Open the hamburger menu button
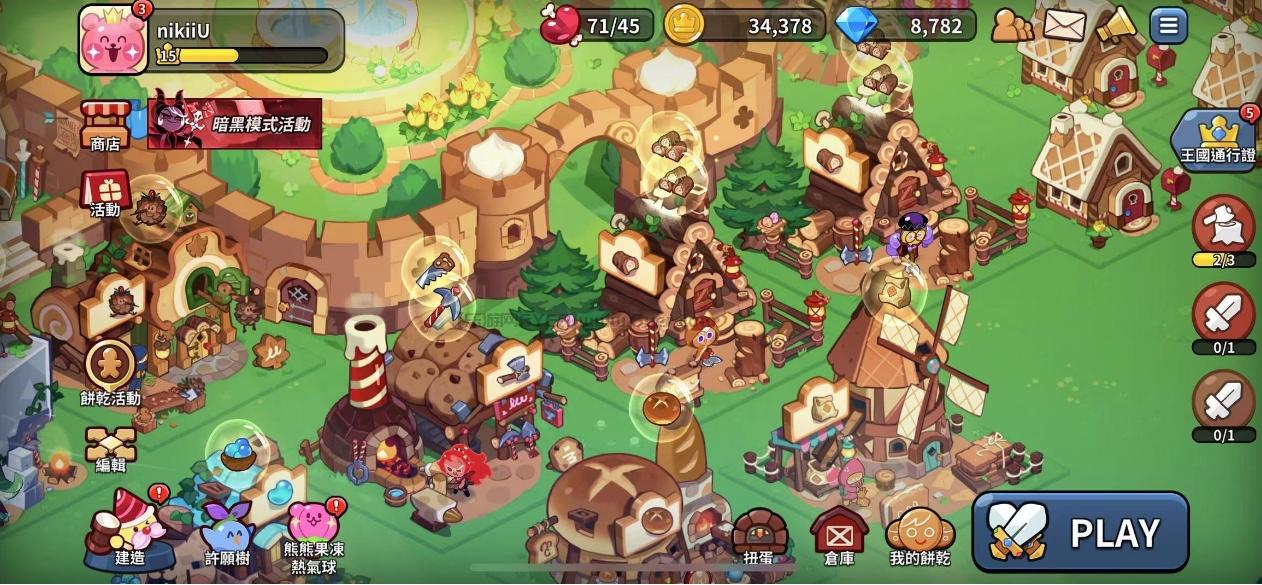The width and height of the screenshot is (1262, 585). (1168, 25)
